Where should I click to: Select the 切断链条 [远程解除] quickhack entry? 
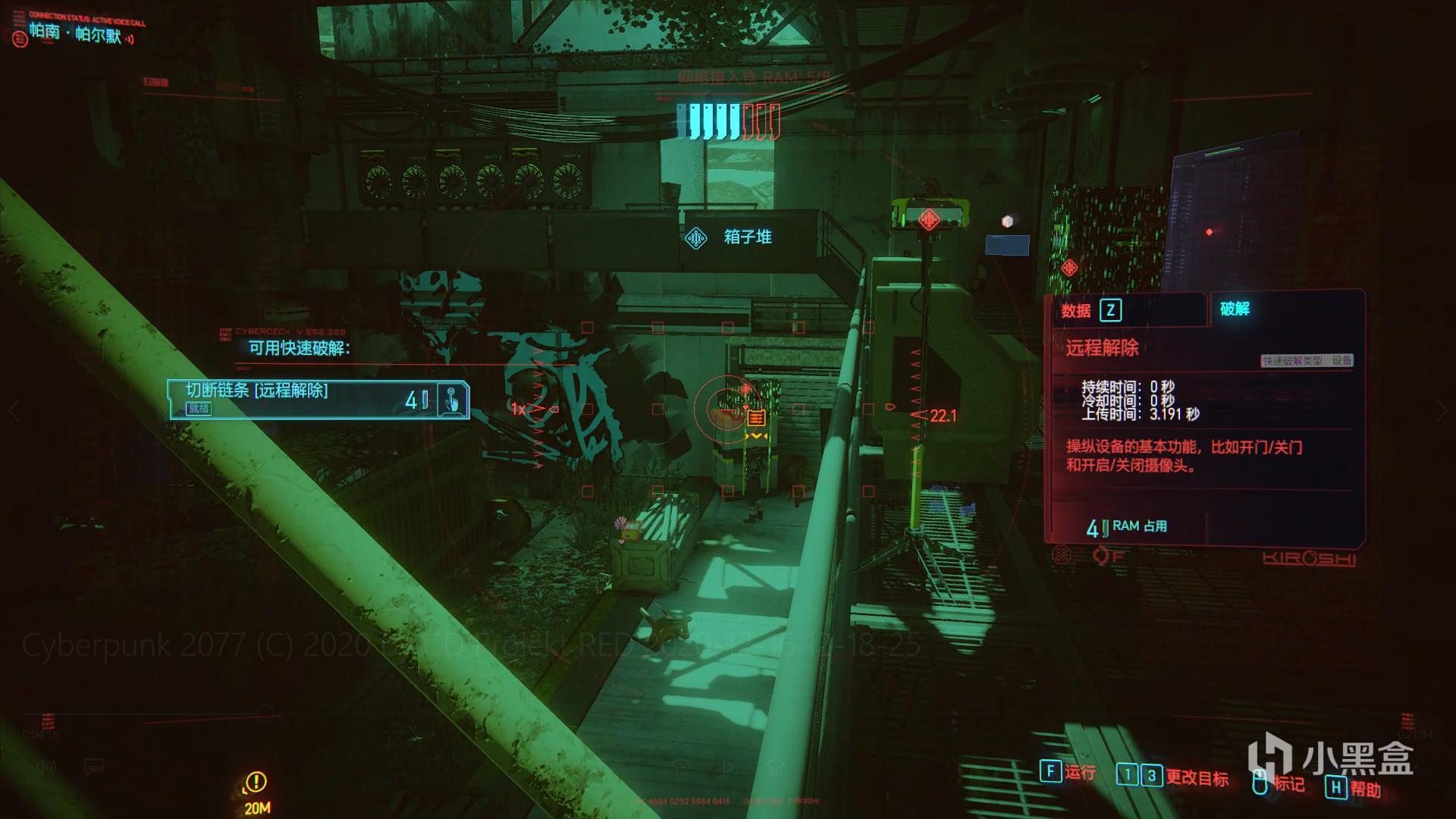[318, 400]
